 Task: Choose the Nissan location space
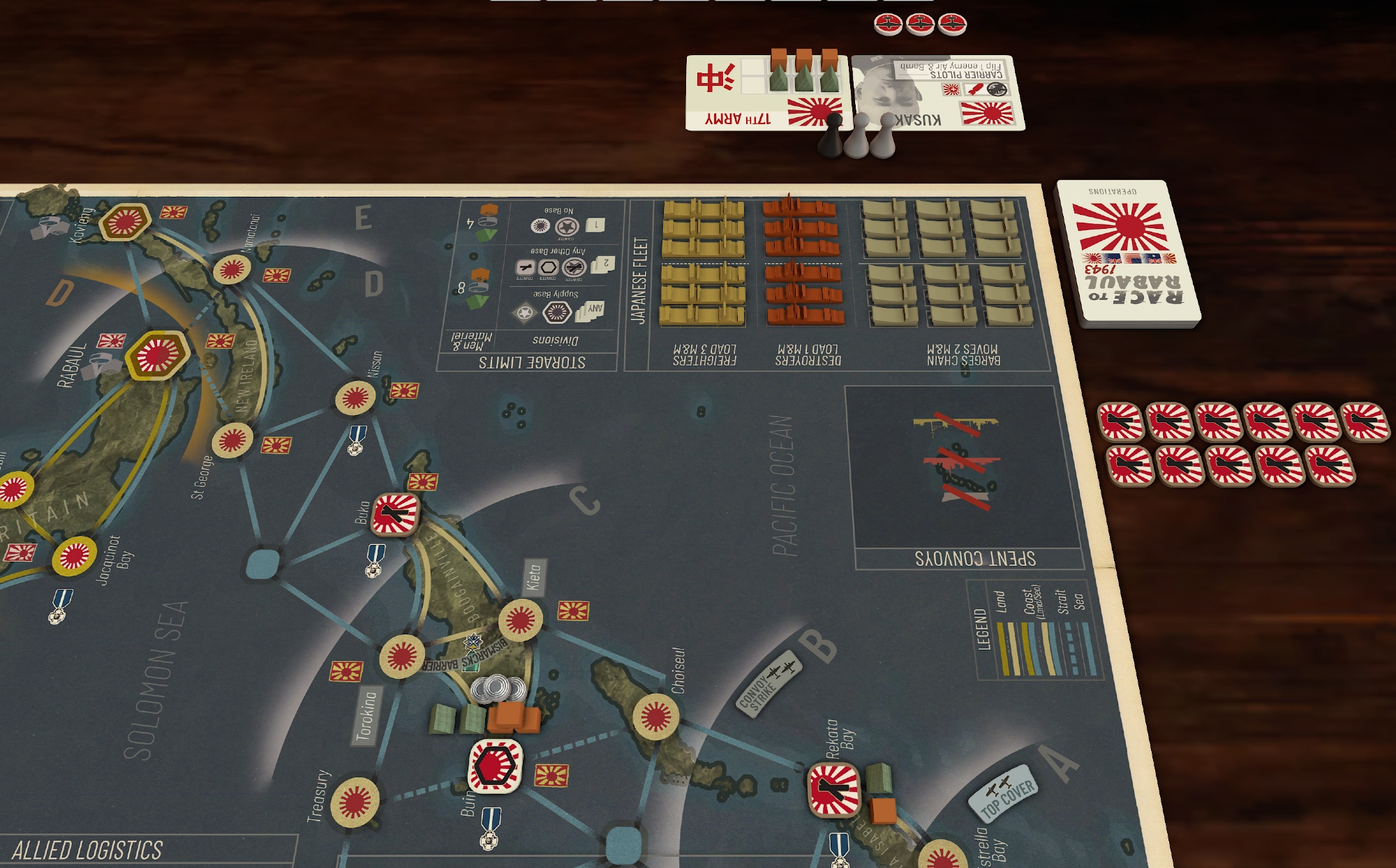355,398
